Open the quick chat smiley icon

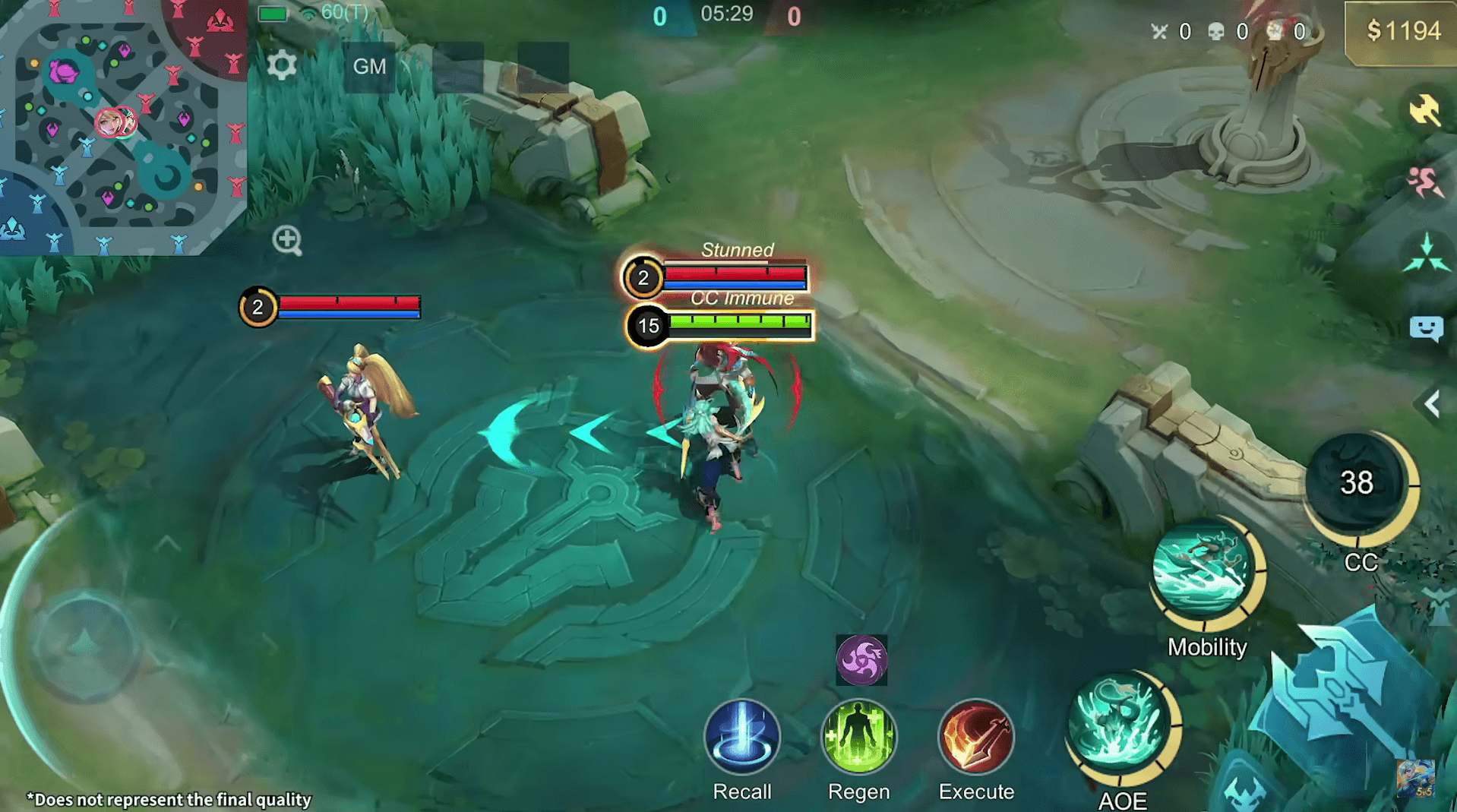click(x=1426, y=328)
